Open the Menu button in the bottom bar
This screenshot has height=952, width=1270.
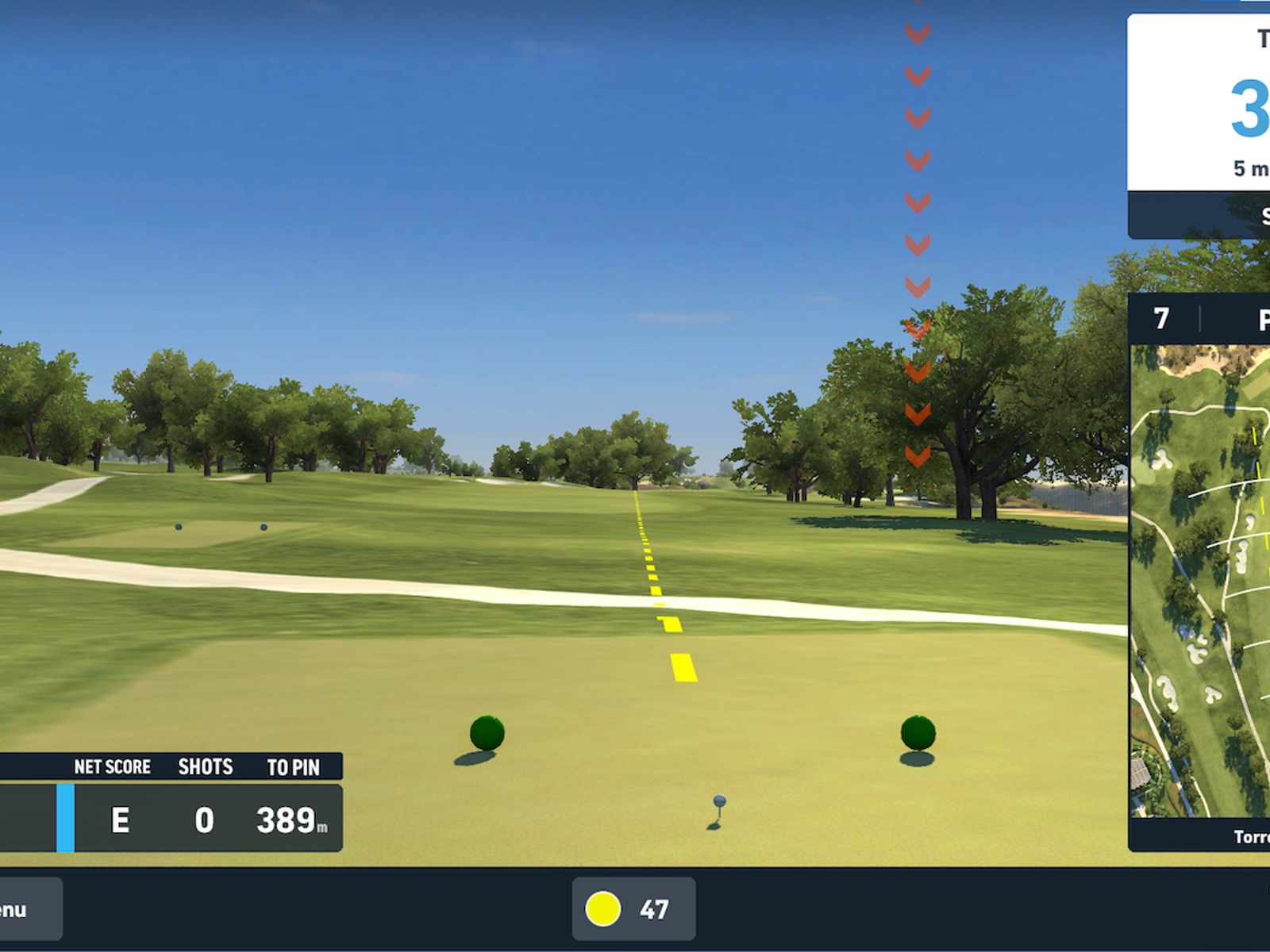pyautogui.click(x=22, y=909)
